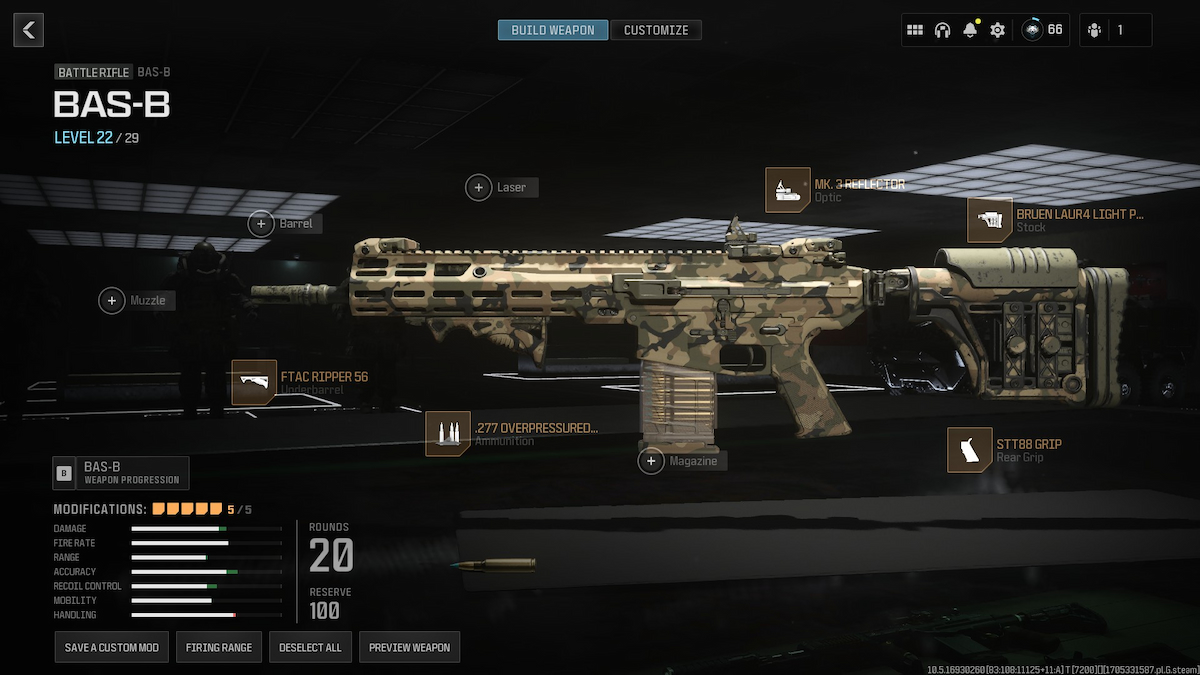Select the STT88 Grip rear grip slot
1200x675 pixels.
(x=970, y=450)
